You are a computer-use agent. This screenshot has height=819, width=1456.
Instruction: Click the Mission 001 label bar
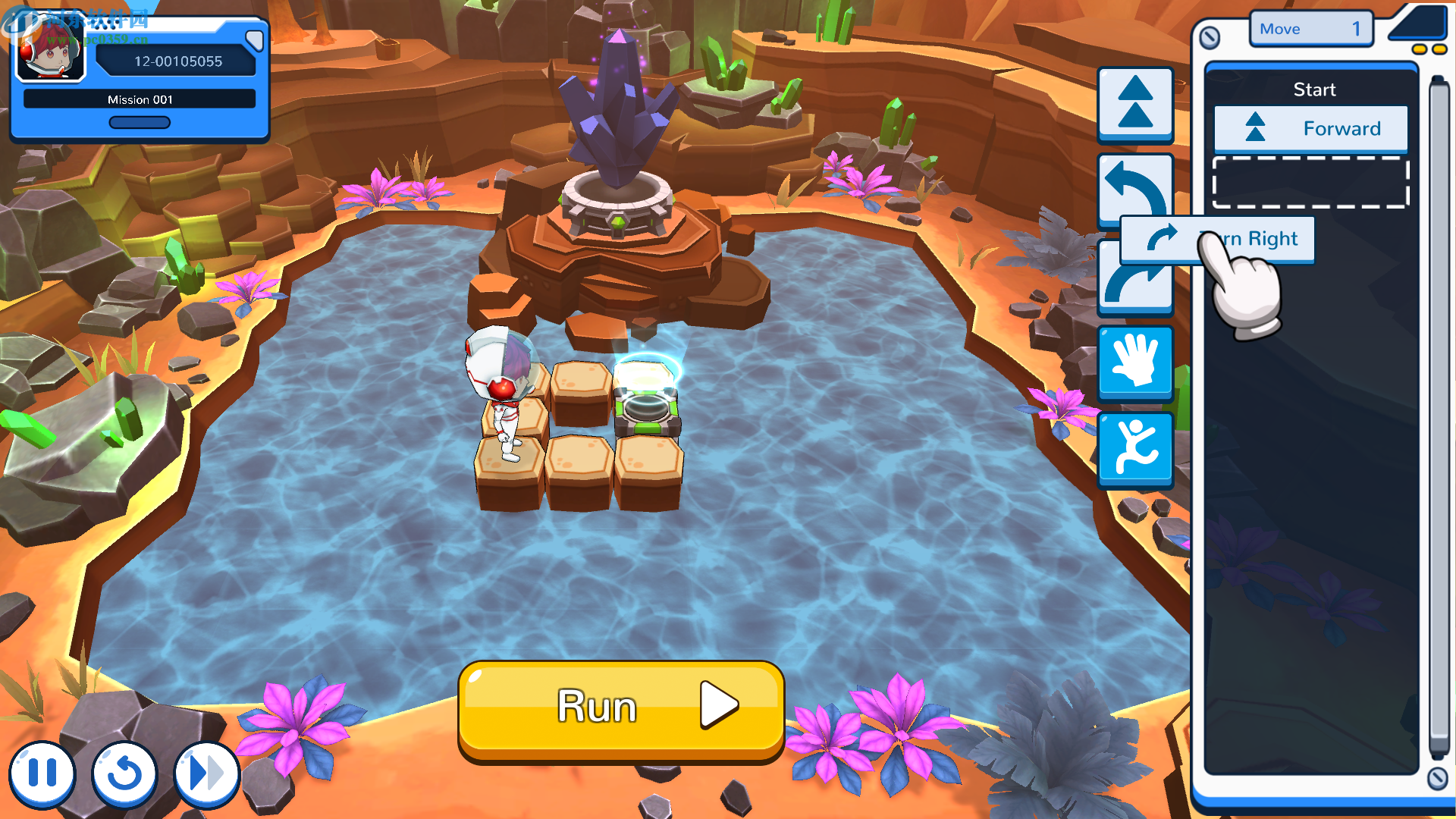[x=140, y=99]
